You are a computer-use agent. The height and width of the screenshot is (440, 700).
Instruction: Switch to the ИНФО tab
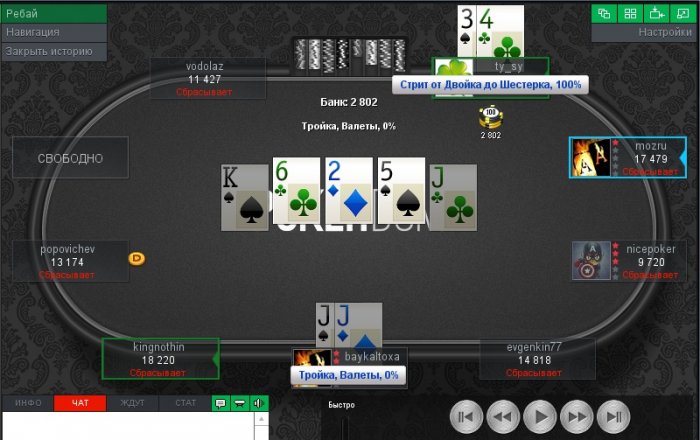click(28, 403)
